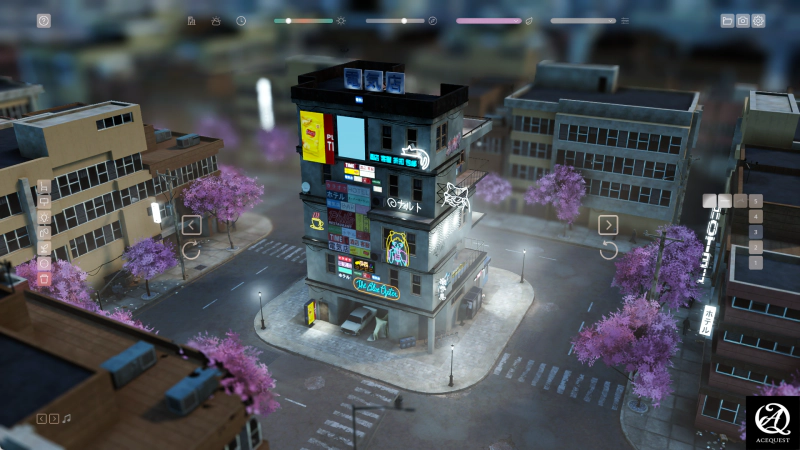Image resolution: width=800 pixels, height=450 pixels.
Task: Choose the signboard category icon
Action: [x=44, y=201]
